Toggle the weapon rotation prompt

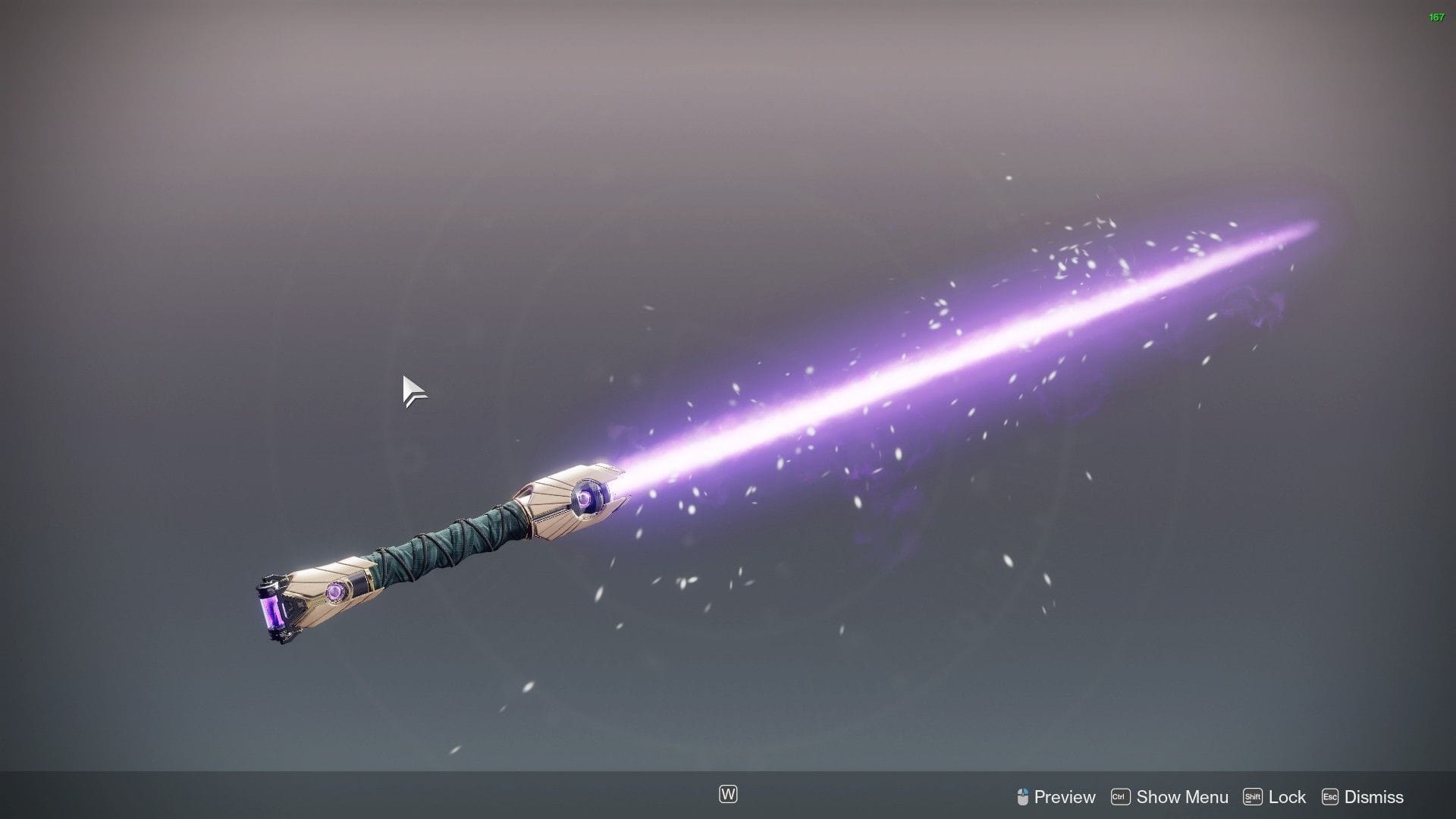(x=726, y=795)
